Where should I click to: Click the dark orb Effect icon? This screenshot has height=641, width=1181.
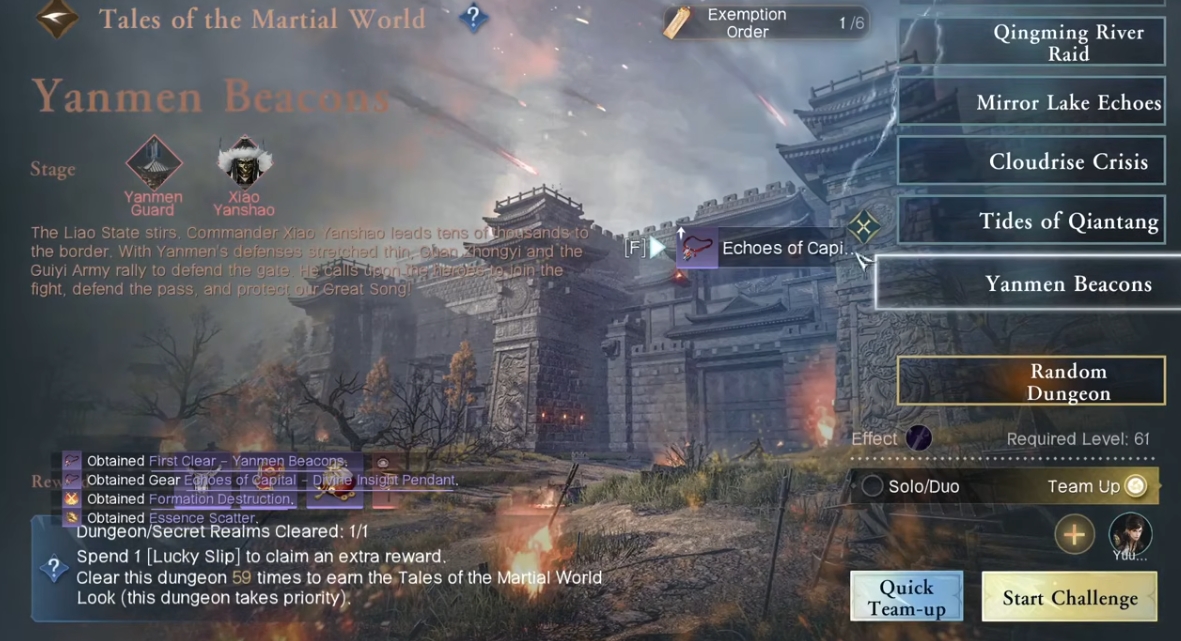[918, 438]
